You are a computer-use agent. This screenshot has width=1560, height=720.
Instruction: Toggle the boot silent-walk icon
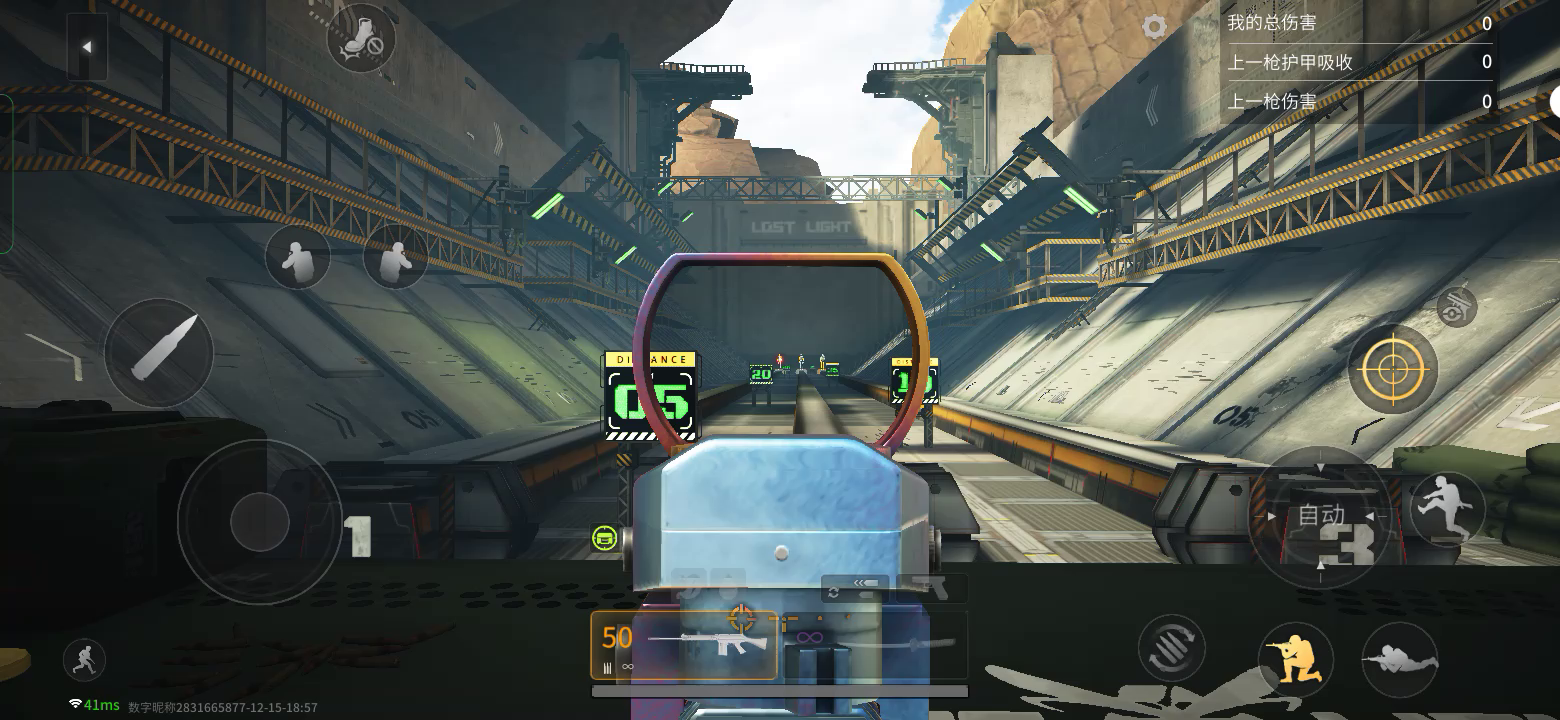(360, 38)
